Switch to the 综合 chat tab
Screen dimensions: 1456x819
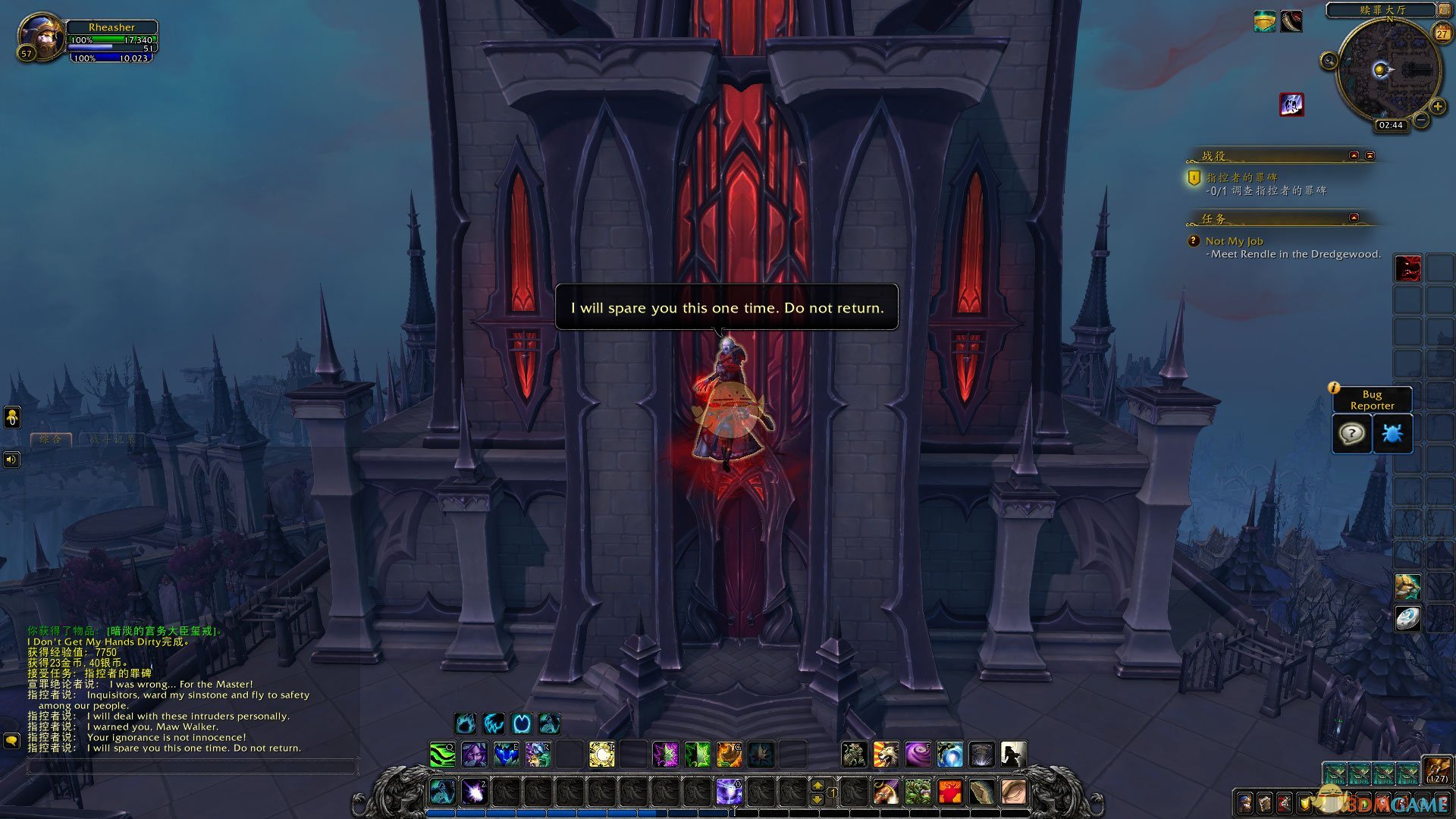tap(51, 439)
